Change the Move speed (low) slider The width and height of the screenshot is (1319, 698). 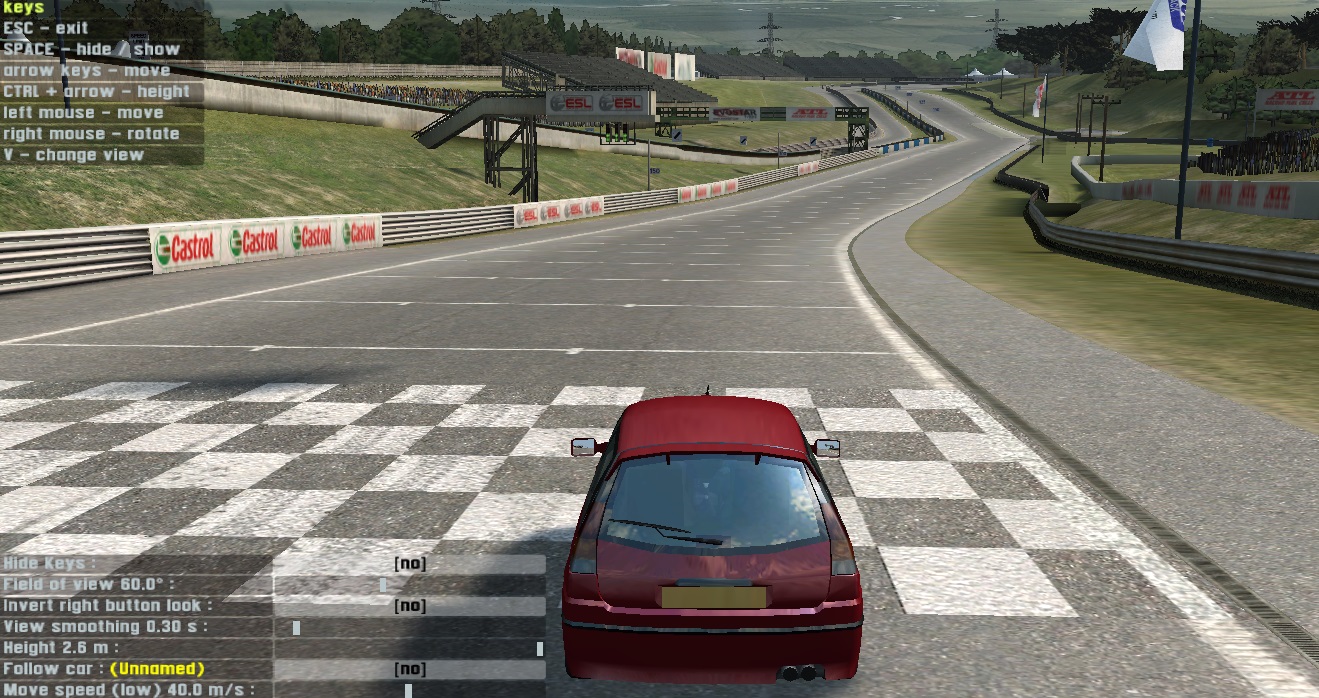(408, 690)
